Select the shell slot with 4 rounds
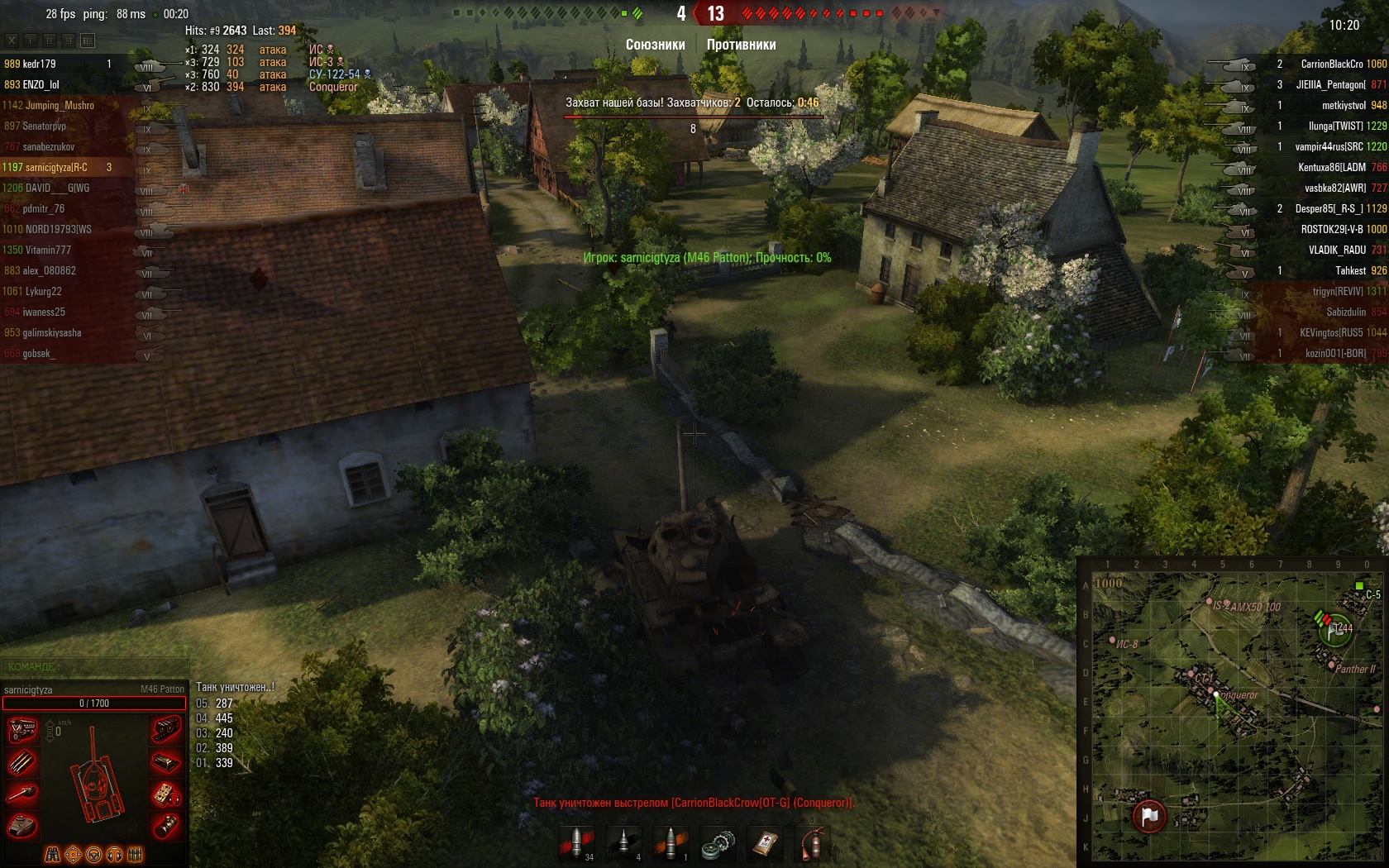The image size is (1389, 868). coord(623,842)
